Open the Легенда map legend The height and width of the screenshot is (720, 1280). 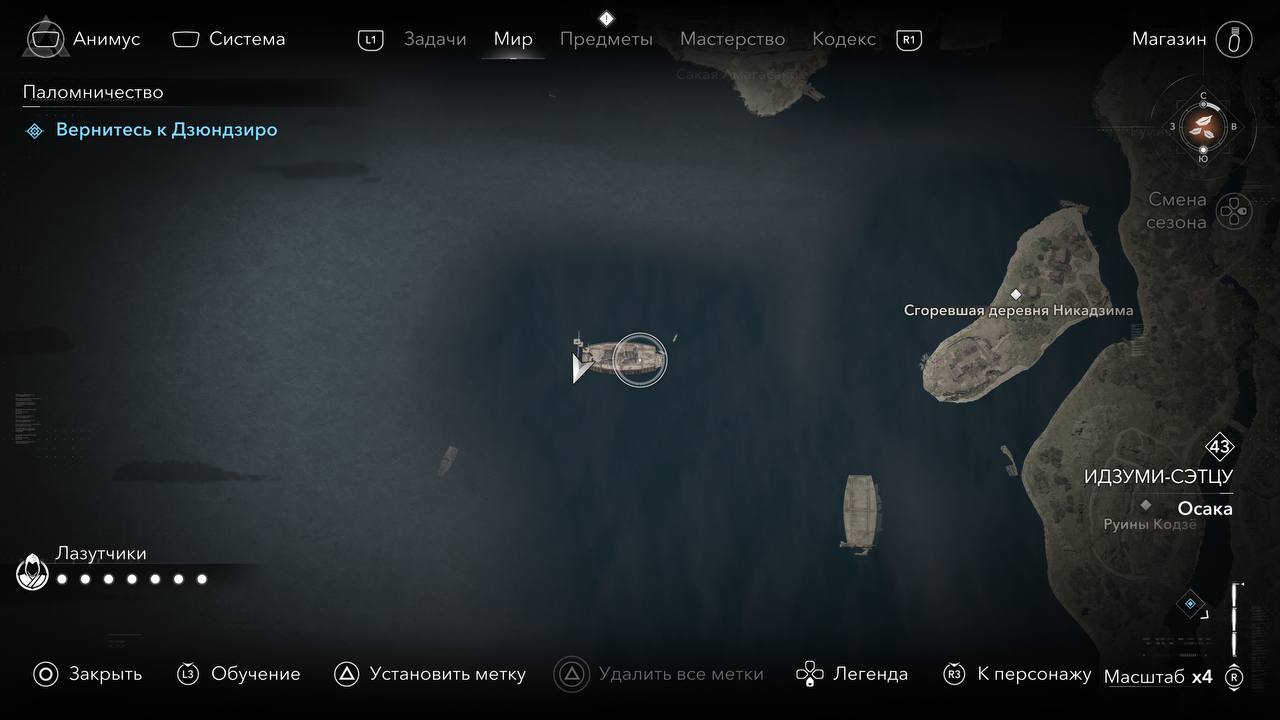pos(852,674)
